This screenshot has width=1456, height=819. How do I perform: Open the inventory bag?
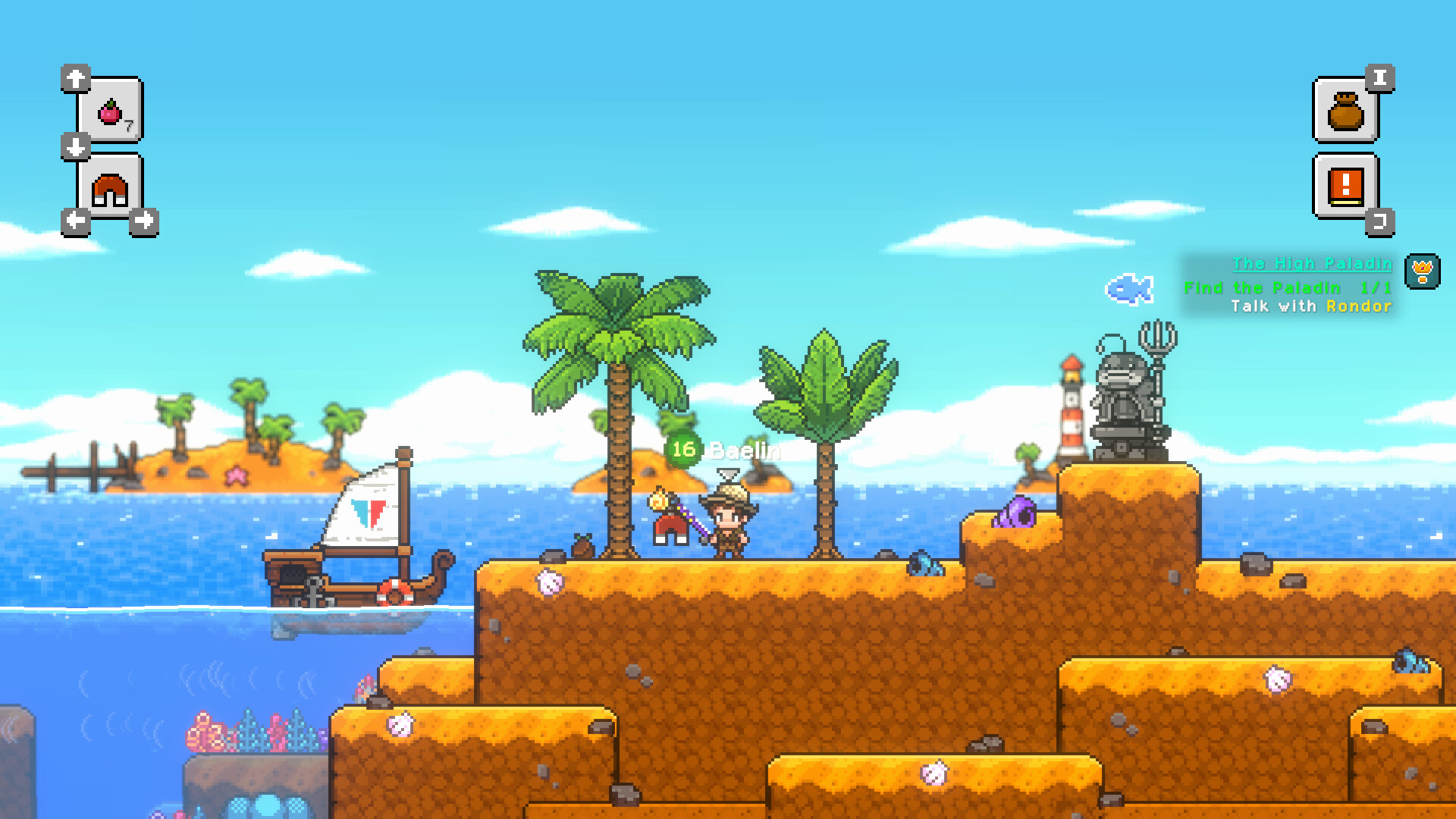(x=1345, y=114)
